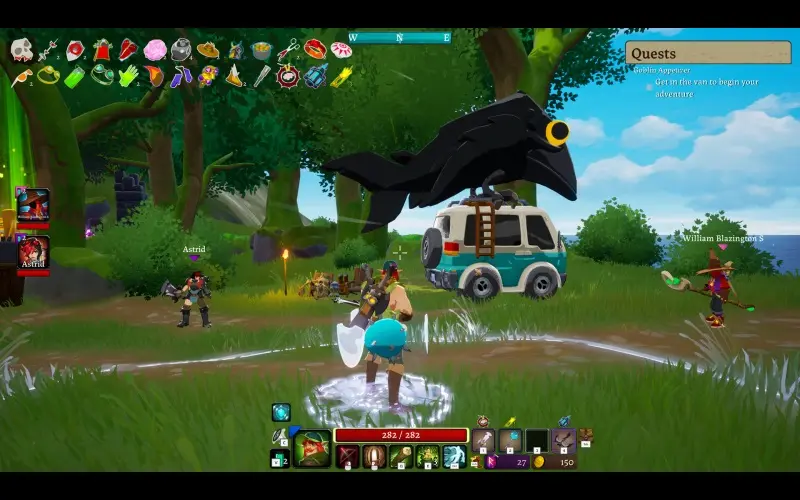800x500 pixels.
Task: Select the wizard party member portrait
Action: [x=33, y=203]
